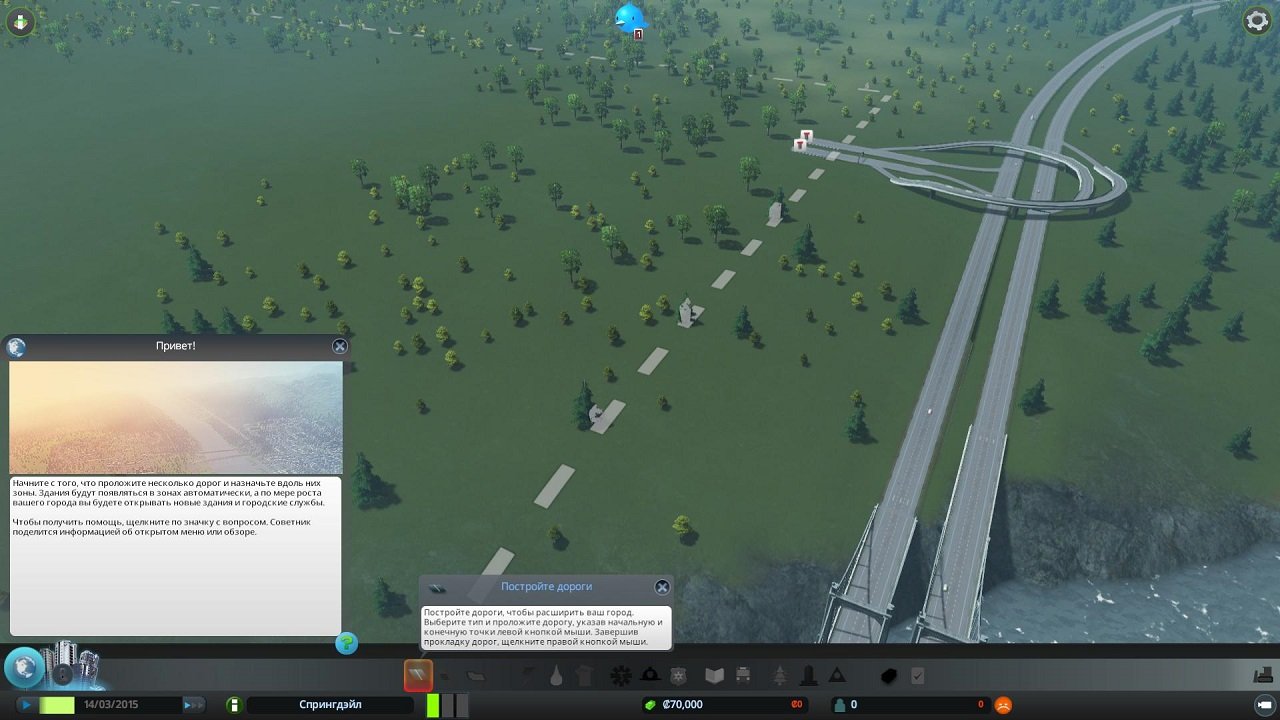The height and width of the screenshot is (720, 1280).
Task: Open the Education menu
Action: (x=713, y=675)
